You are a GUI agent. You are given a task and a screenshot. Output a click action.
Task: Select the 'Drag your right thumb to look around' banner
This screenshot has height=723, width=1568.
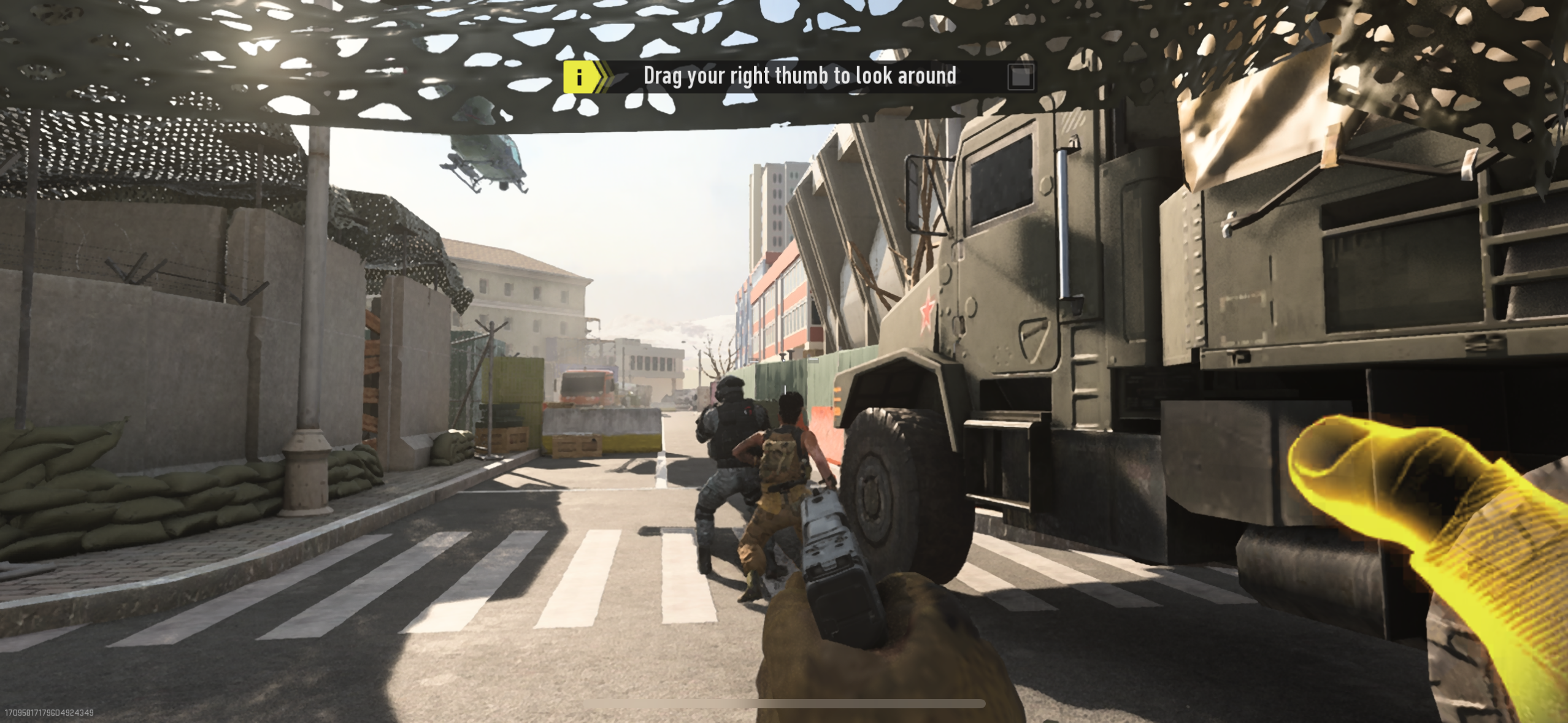(x=797, y=75)
